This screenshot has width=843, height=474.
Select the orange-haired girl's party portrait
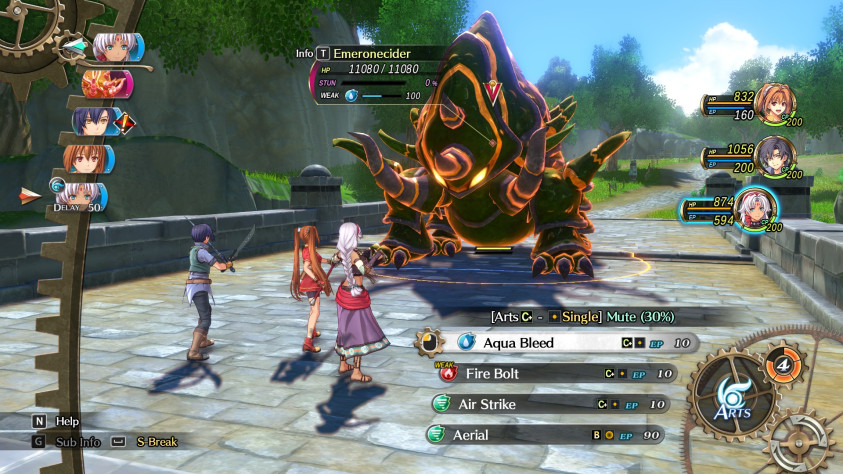[x=775, y=103]
